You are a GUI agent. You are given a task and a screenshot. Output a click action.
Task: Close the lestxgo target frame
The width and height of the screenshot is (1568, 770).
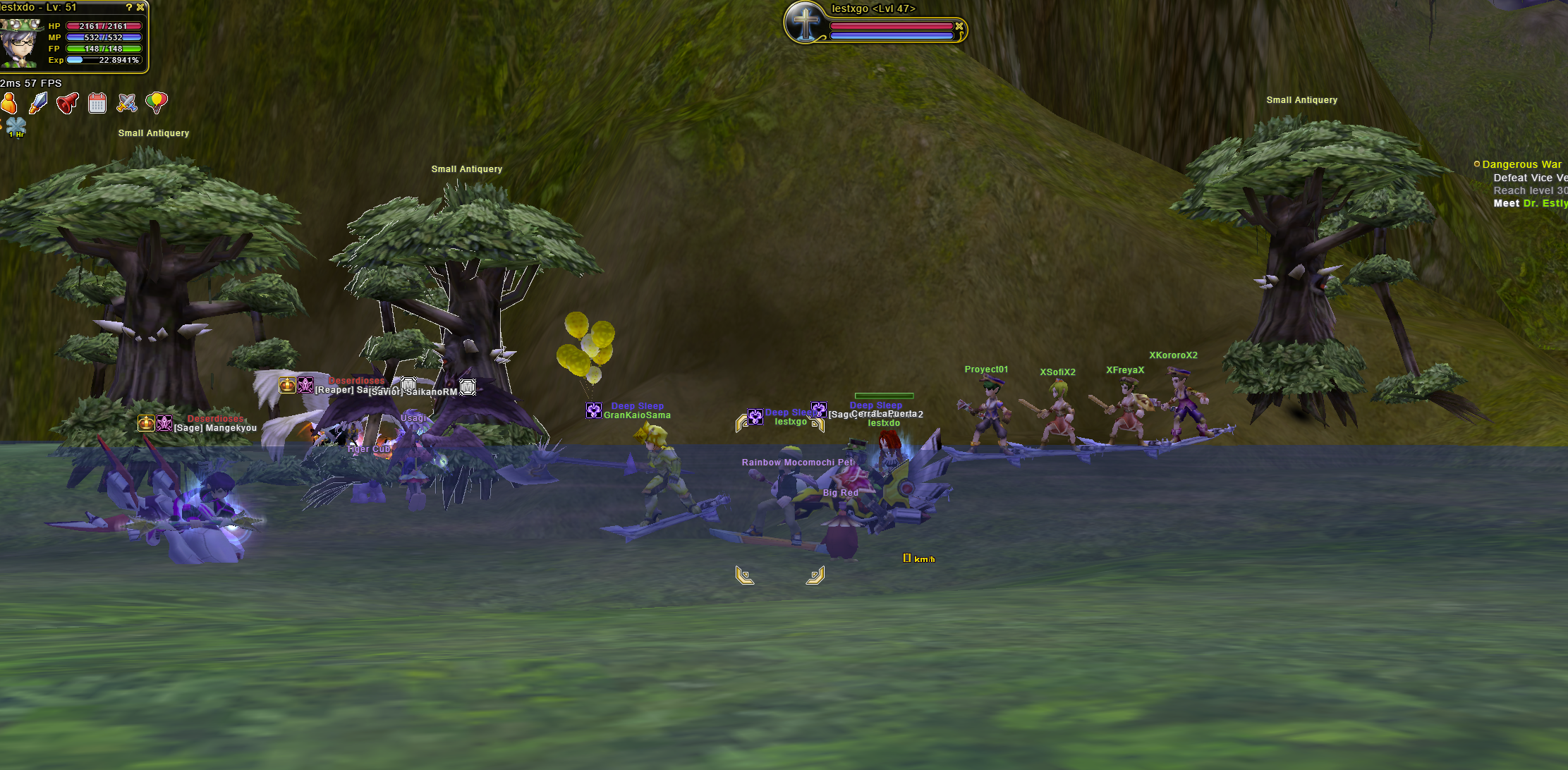959,26
